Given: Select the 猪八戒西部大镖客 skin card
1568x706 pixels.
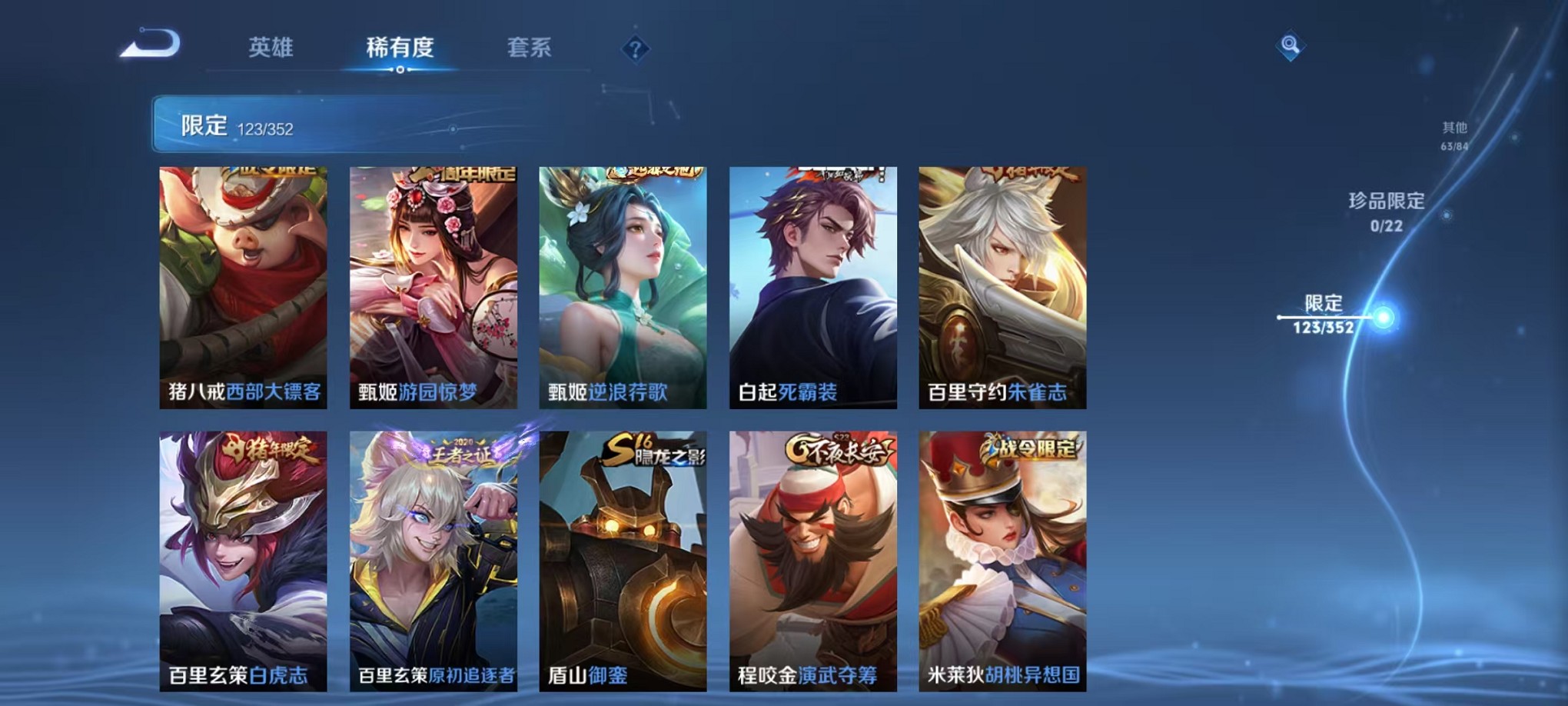Looking at the screenshot, I should (x=243, y=288).
